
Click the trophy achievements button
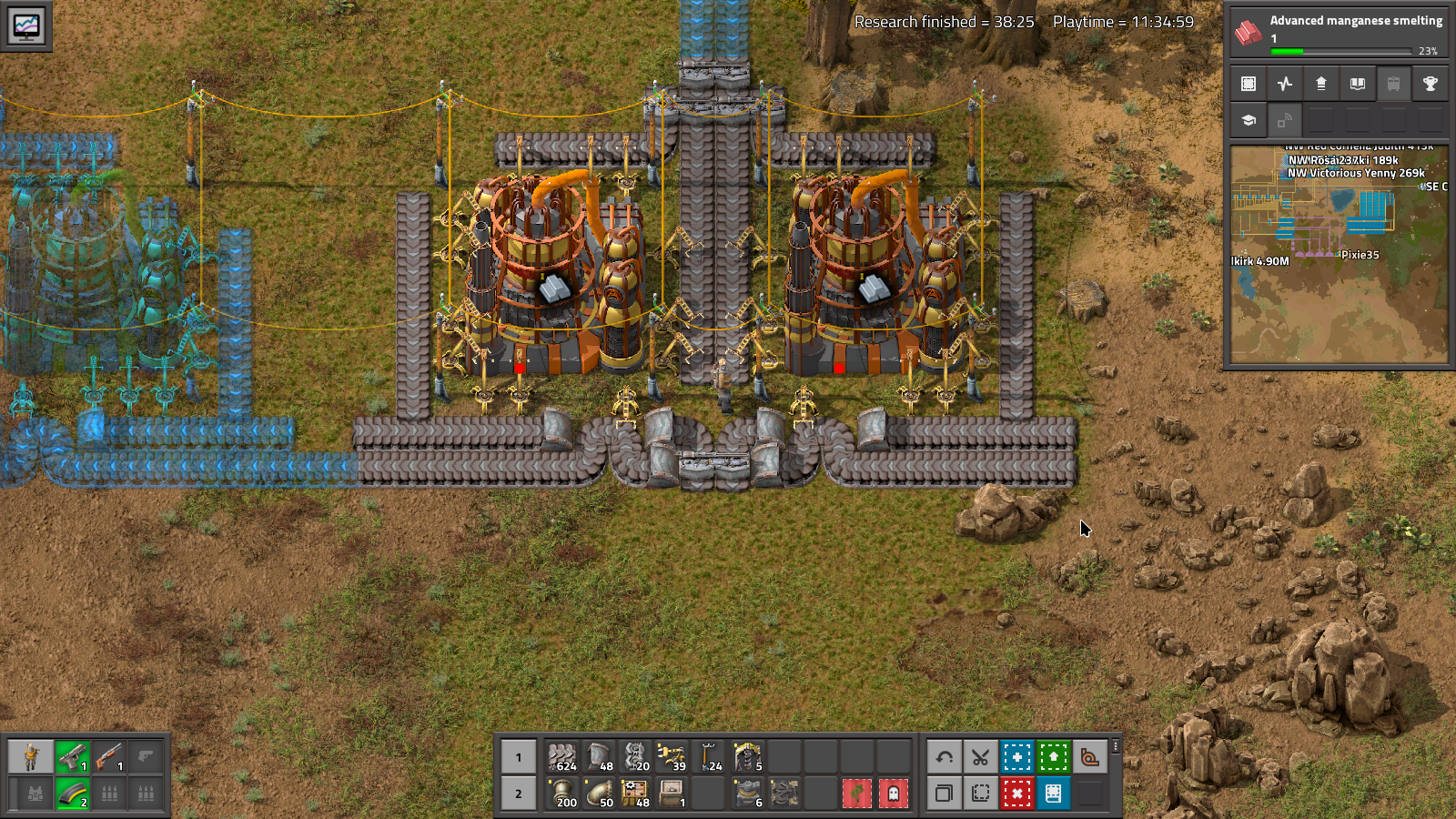1430,84
